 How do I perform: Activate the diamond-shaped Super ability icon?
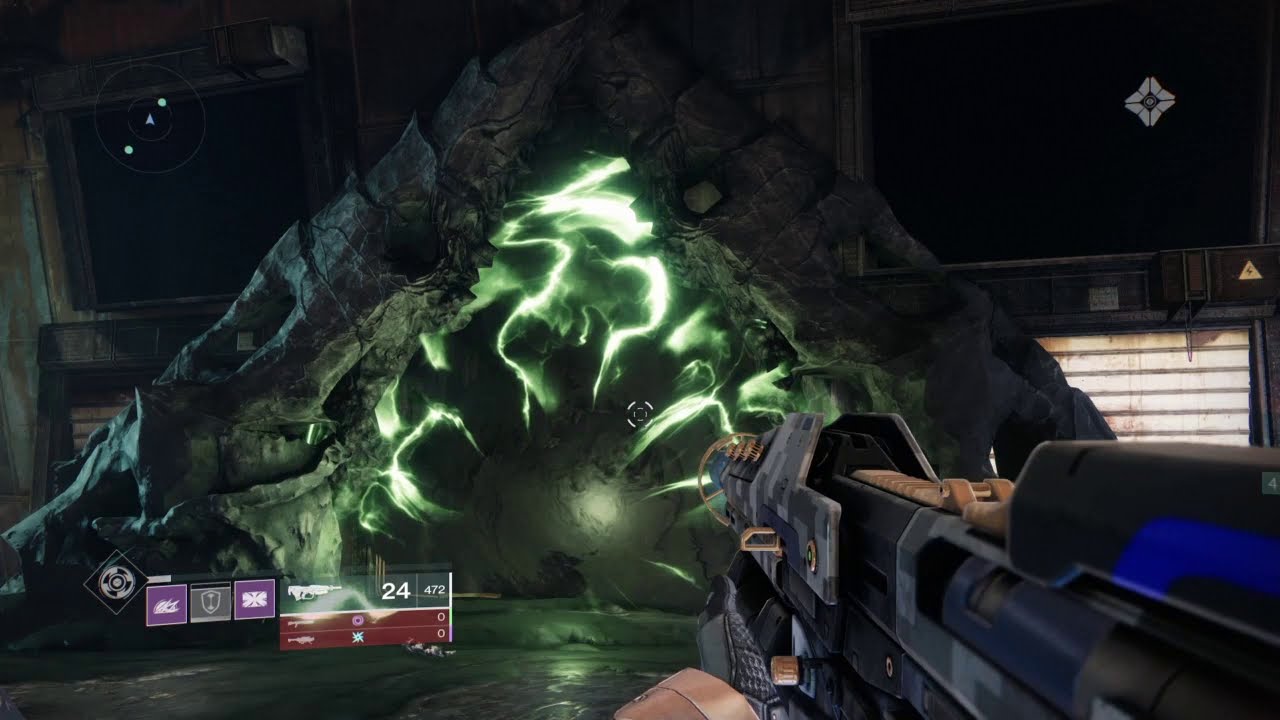(116, 581)
